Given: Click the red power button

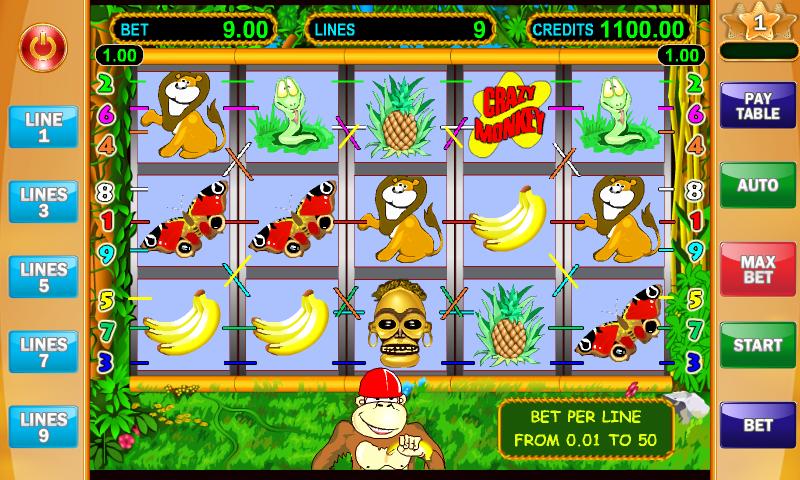Looking at the screenshot, I should (42, 45).
